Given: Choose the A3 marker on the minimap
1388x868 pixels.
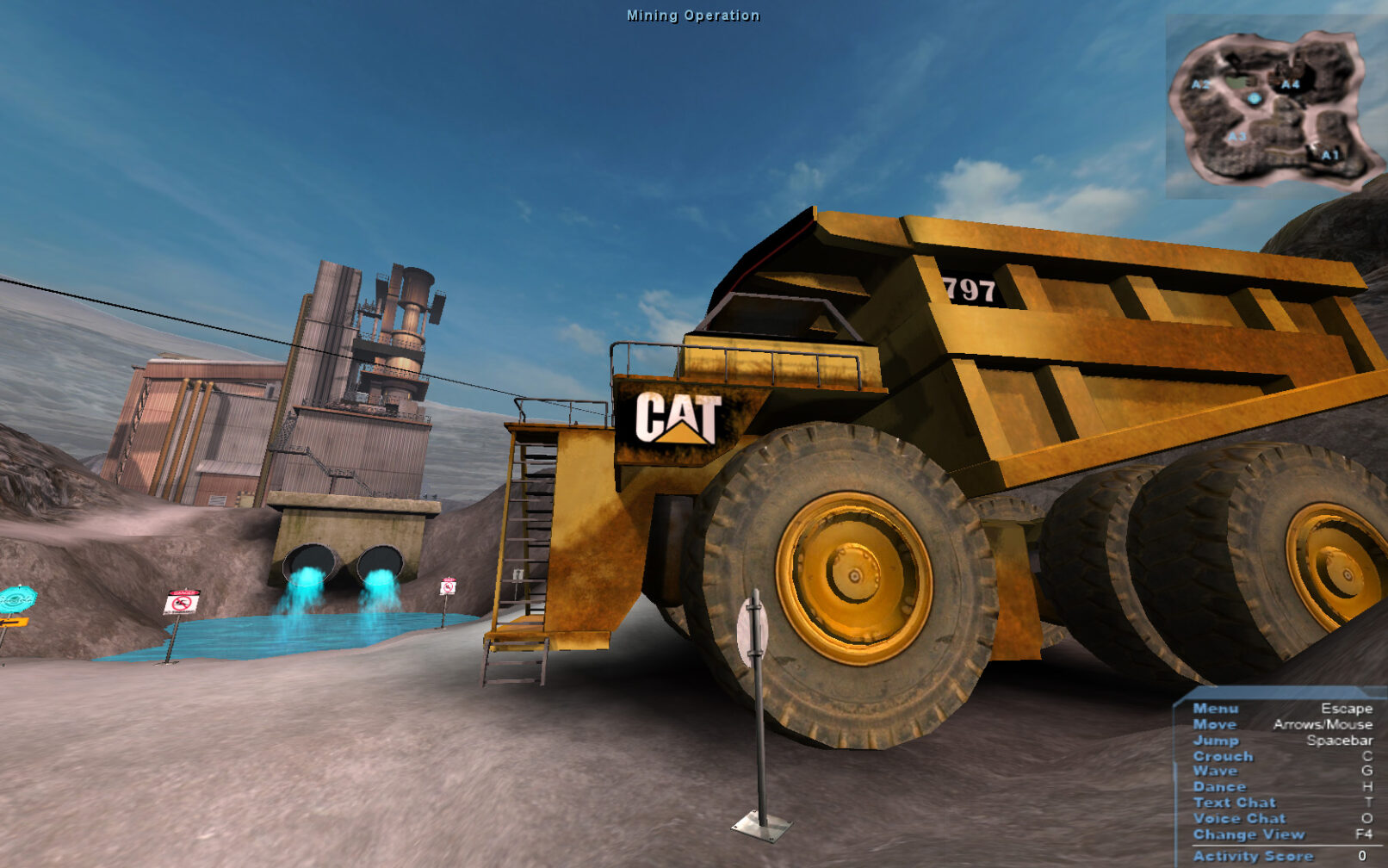Looking at the screenshot, I should 1236,137.
